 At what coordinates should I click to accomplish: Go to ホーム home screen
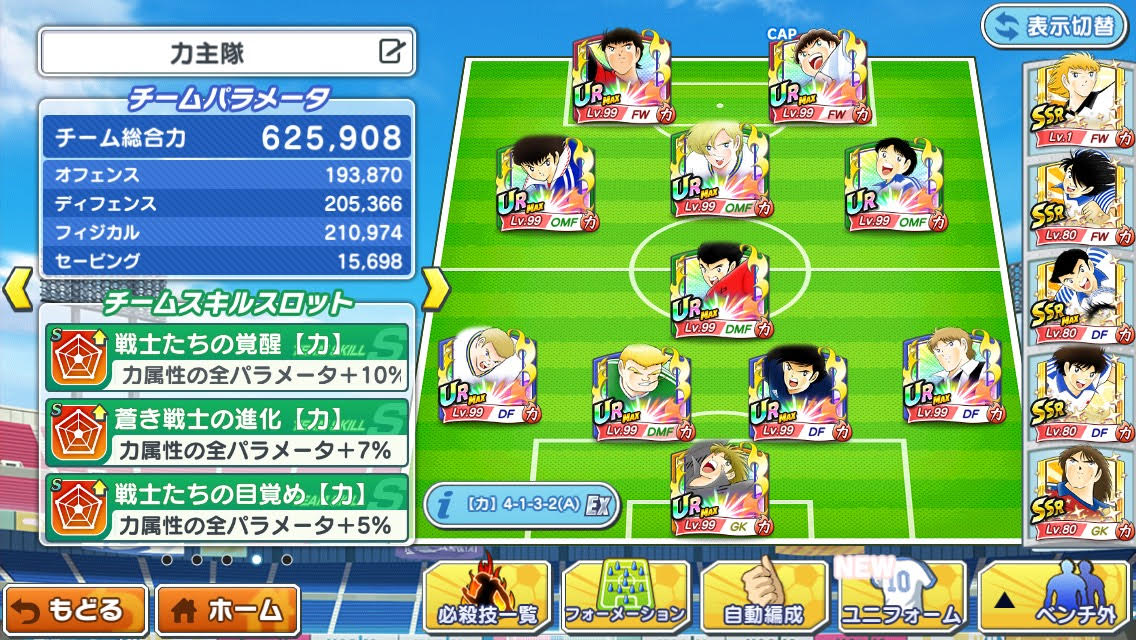pos(228,609)
